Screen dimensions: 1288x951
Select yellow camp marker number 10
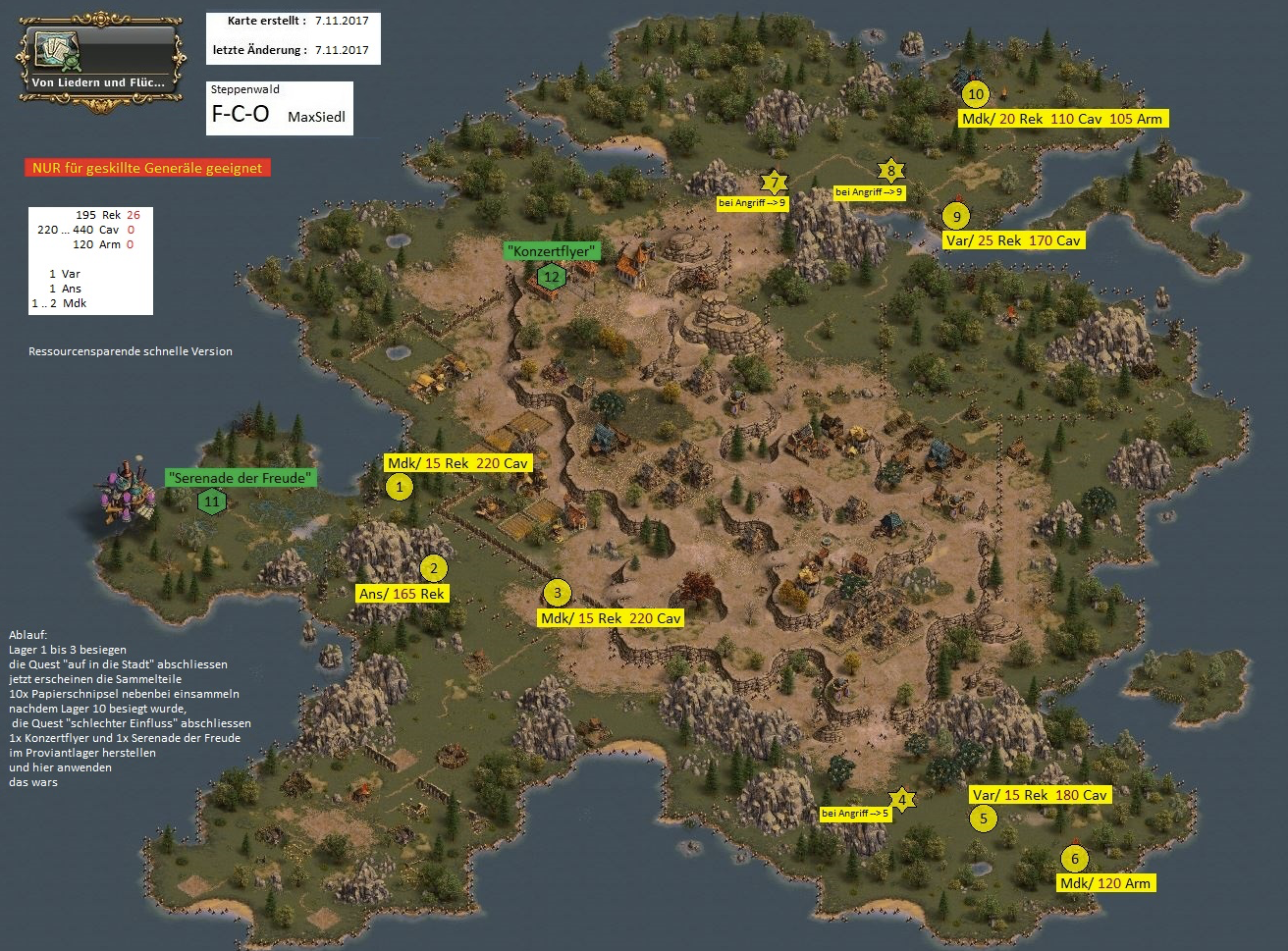click(975, 94)
